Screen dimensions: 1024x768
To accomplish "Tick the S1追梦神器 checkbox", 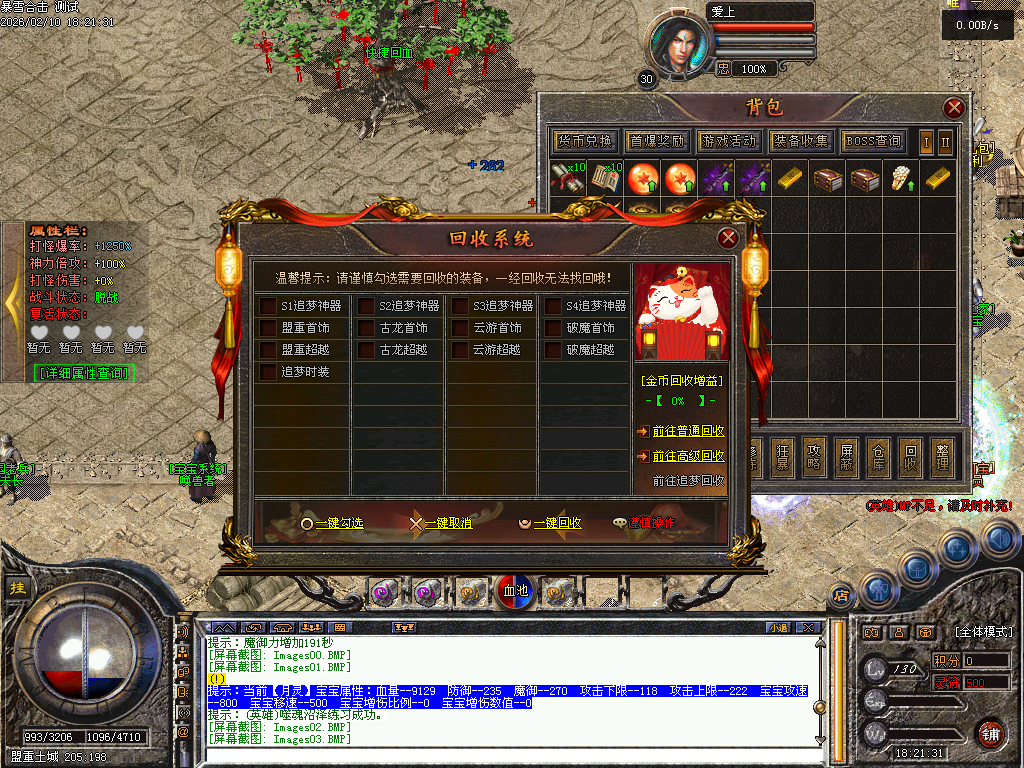I will [268, 306].
